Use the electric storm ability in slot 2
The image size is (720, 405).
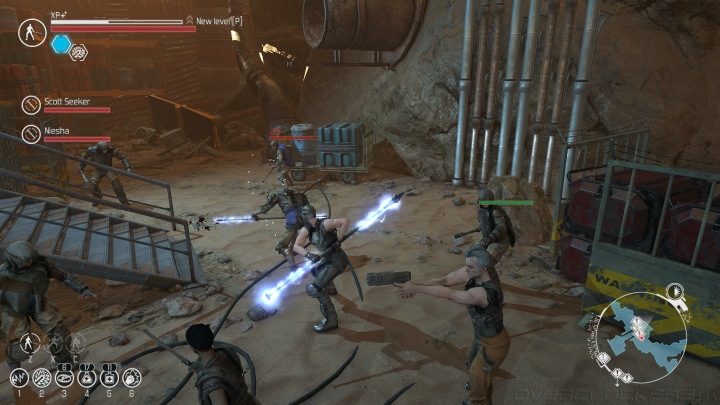pyautogui.click(x=41, y=378)
